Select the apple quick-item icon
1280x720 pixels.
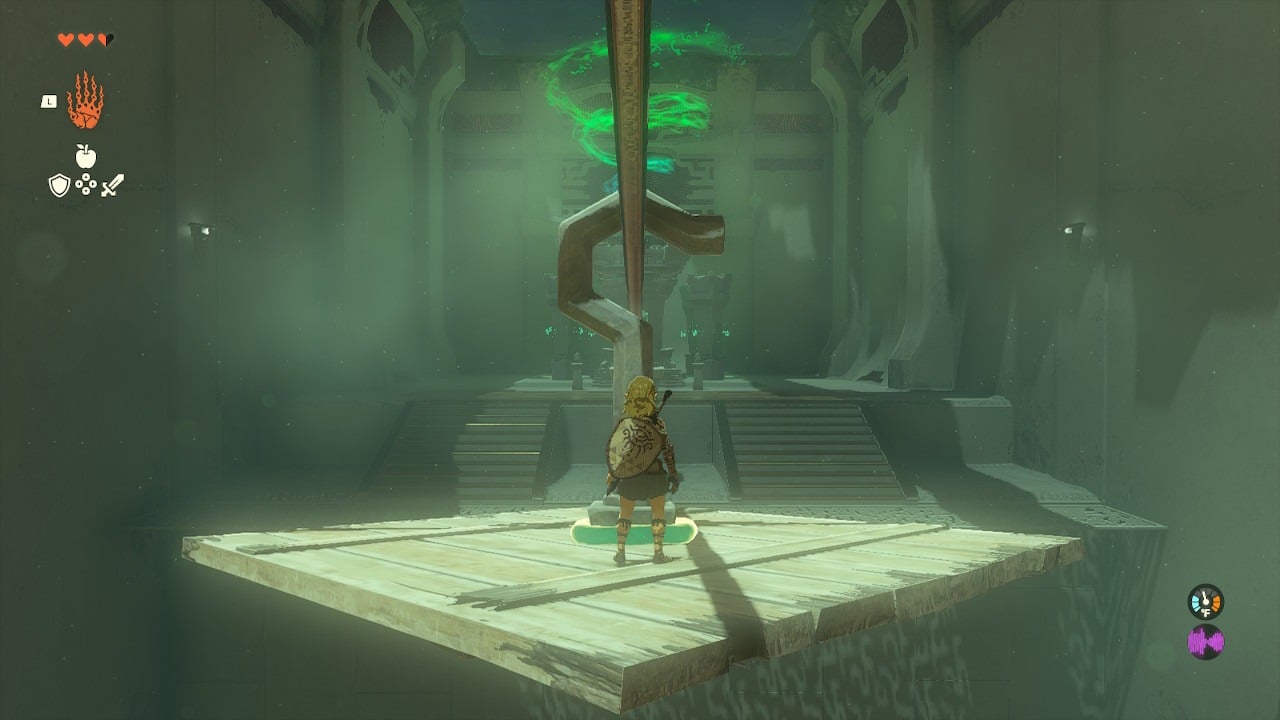tap(86, 156)
